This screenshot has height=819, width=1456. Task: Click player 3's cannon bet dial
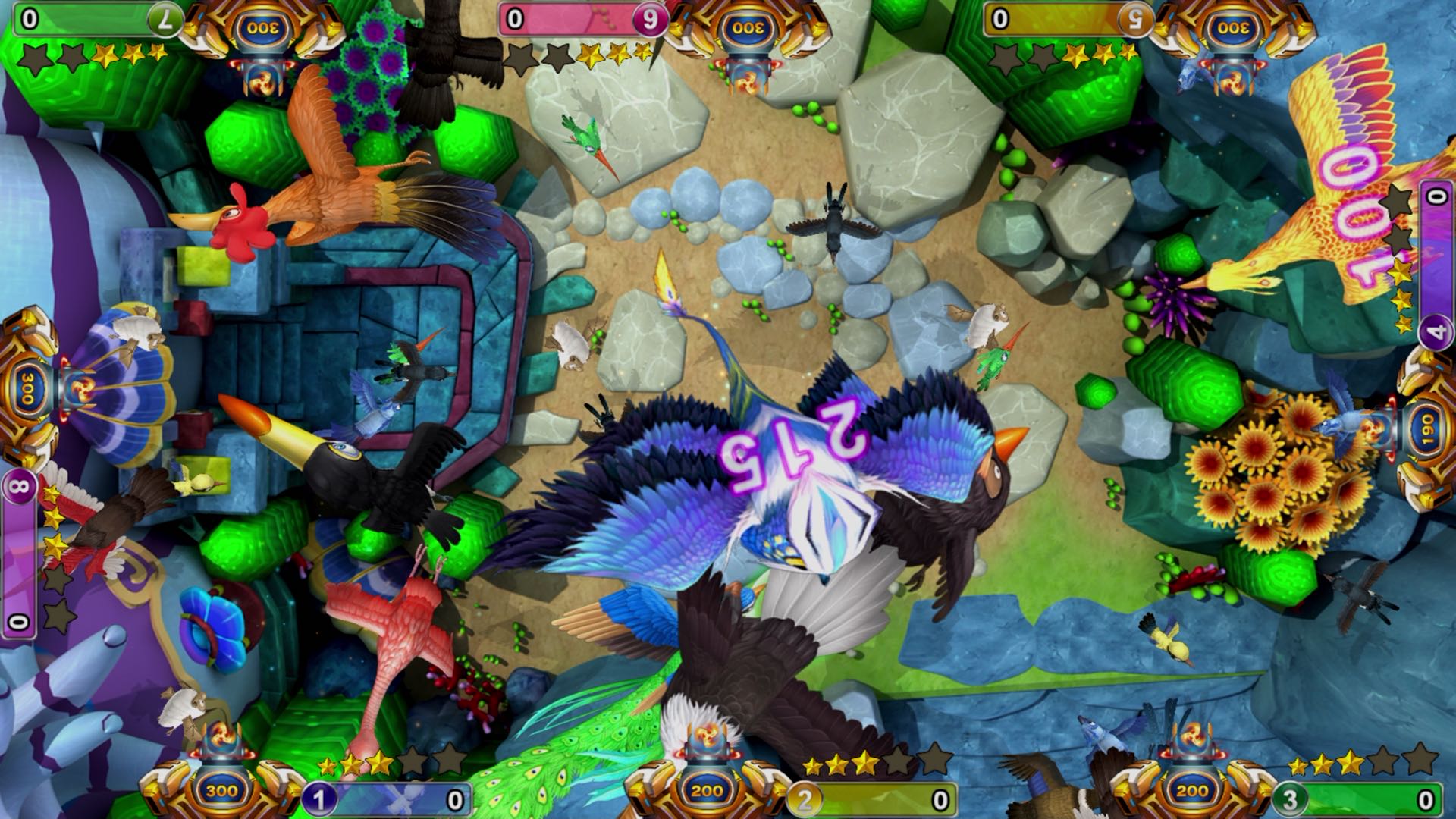[x=1191, y=790]
